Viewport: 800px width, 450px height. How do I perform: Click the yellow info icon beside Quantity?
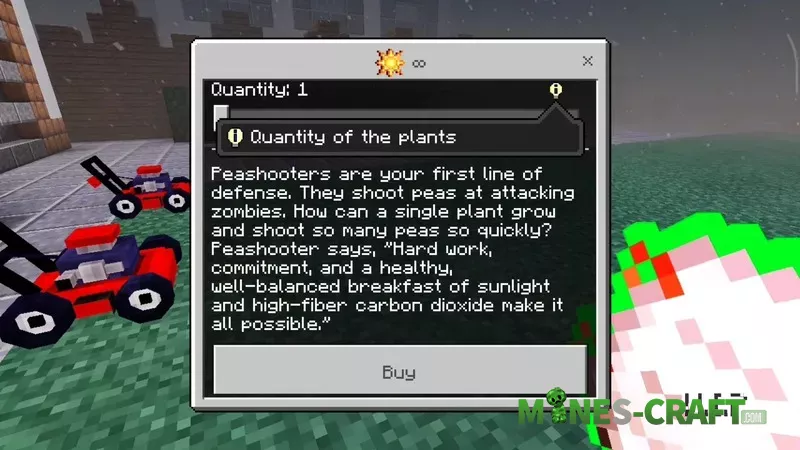[x=556, y=90]
